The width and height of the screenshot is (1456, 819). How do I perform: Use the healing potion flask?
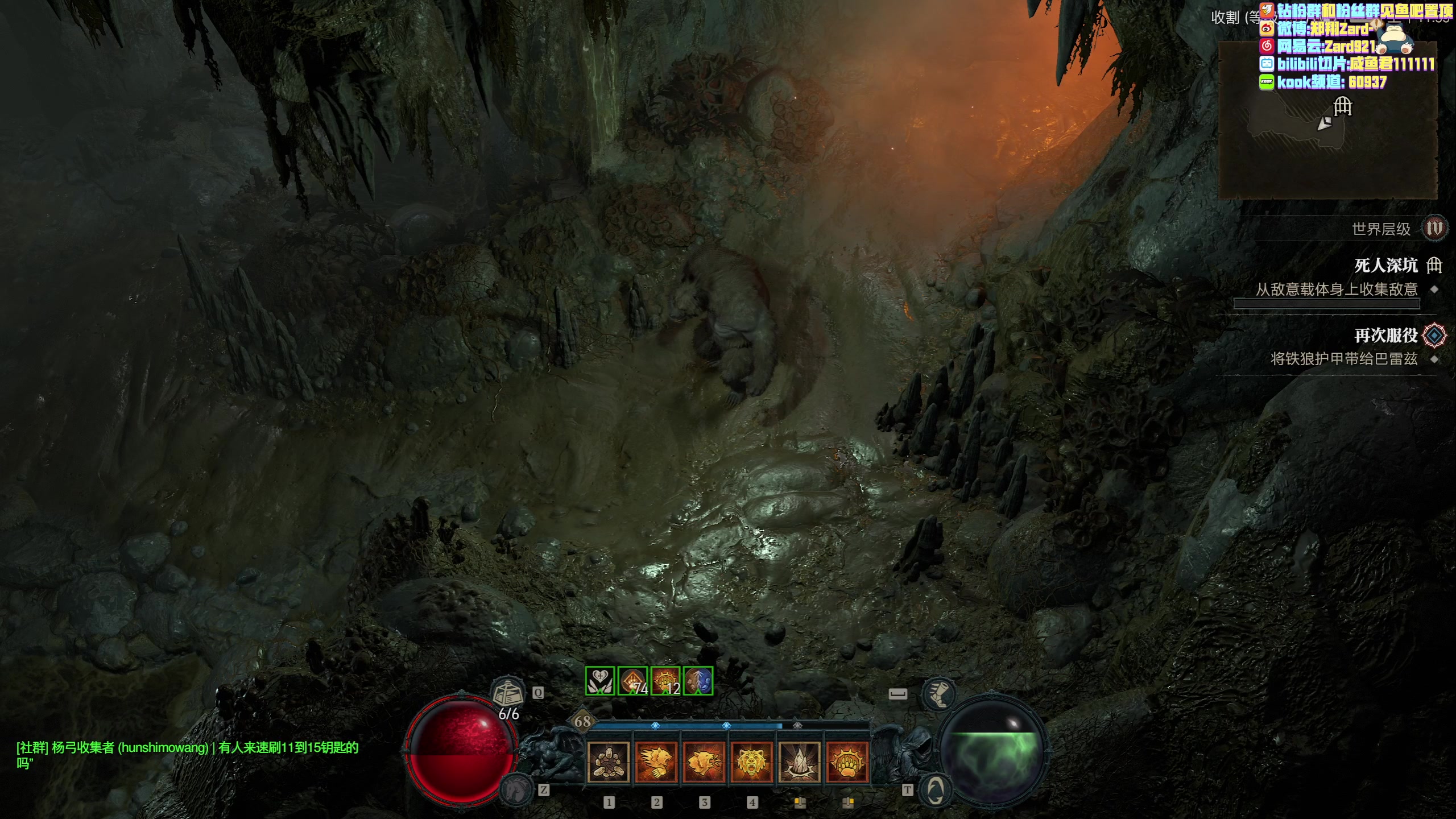coord(507,694)
